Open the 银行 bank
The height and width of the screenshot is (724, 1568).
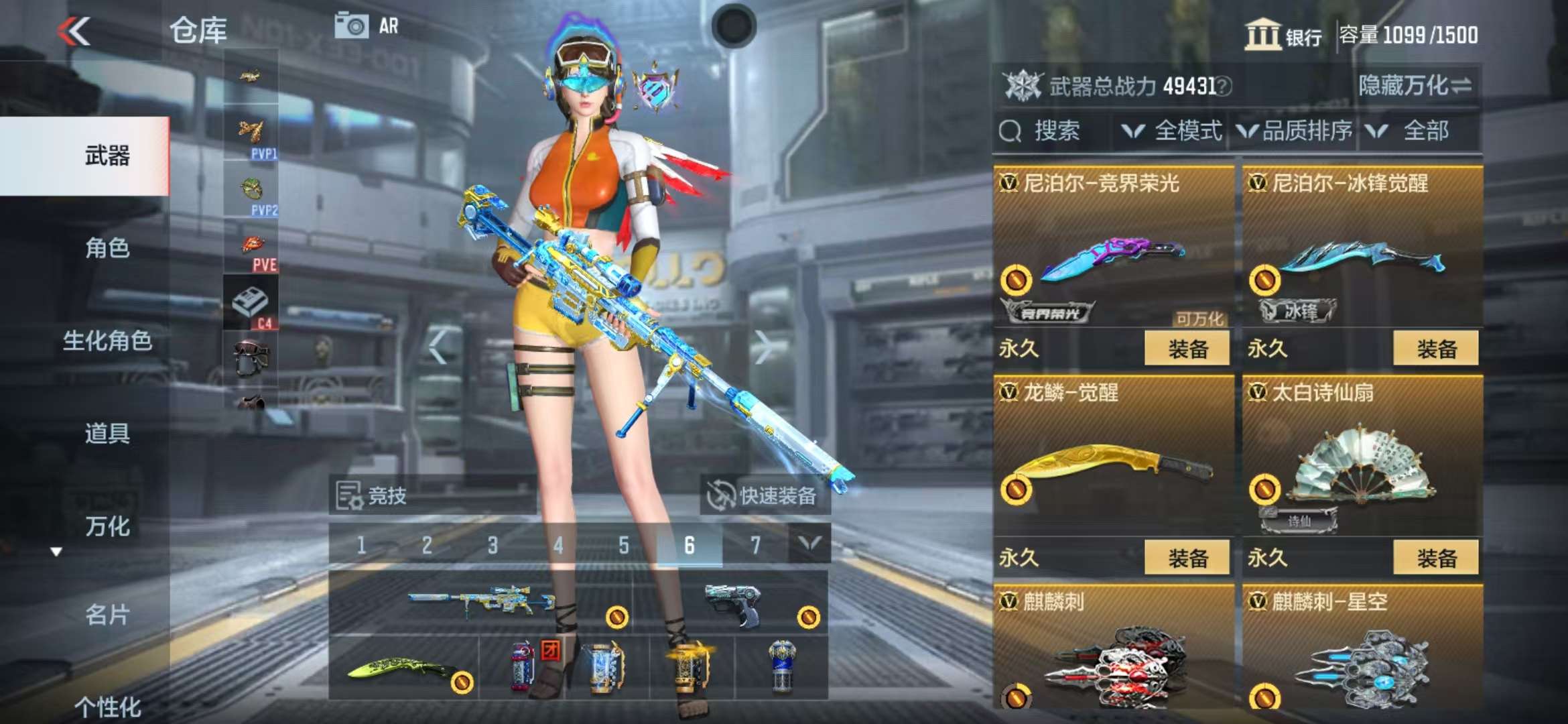1283,35
